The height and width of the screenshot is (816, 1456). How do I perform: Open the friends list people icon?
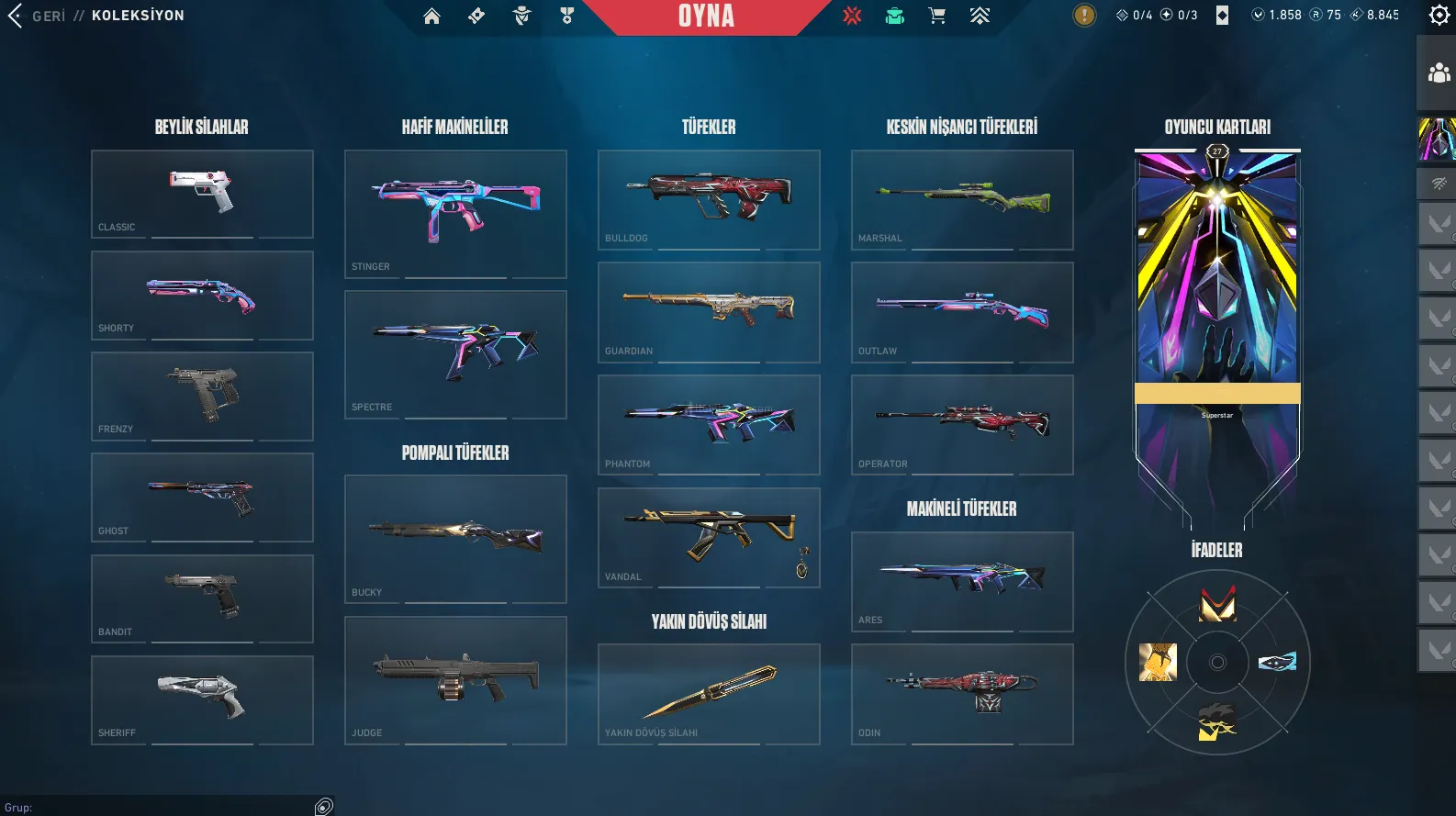1439,73
